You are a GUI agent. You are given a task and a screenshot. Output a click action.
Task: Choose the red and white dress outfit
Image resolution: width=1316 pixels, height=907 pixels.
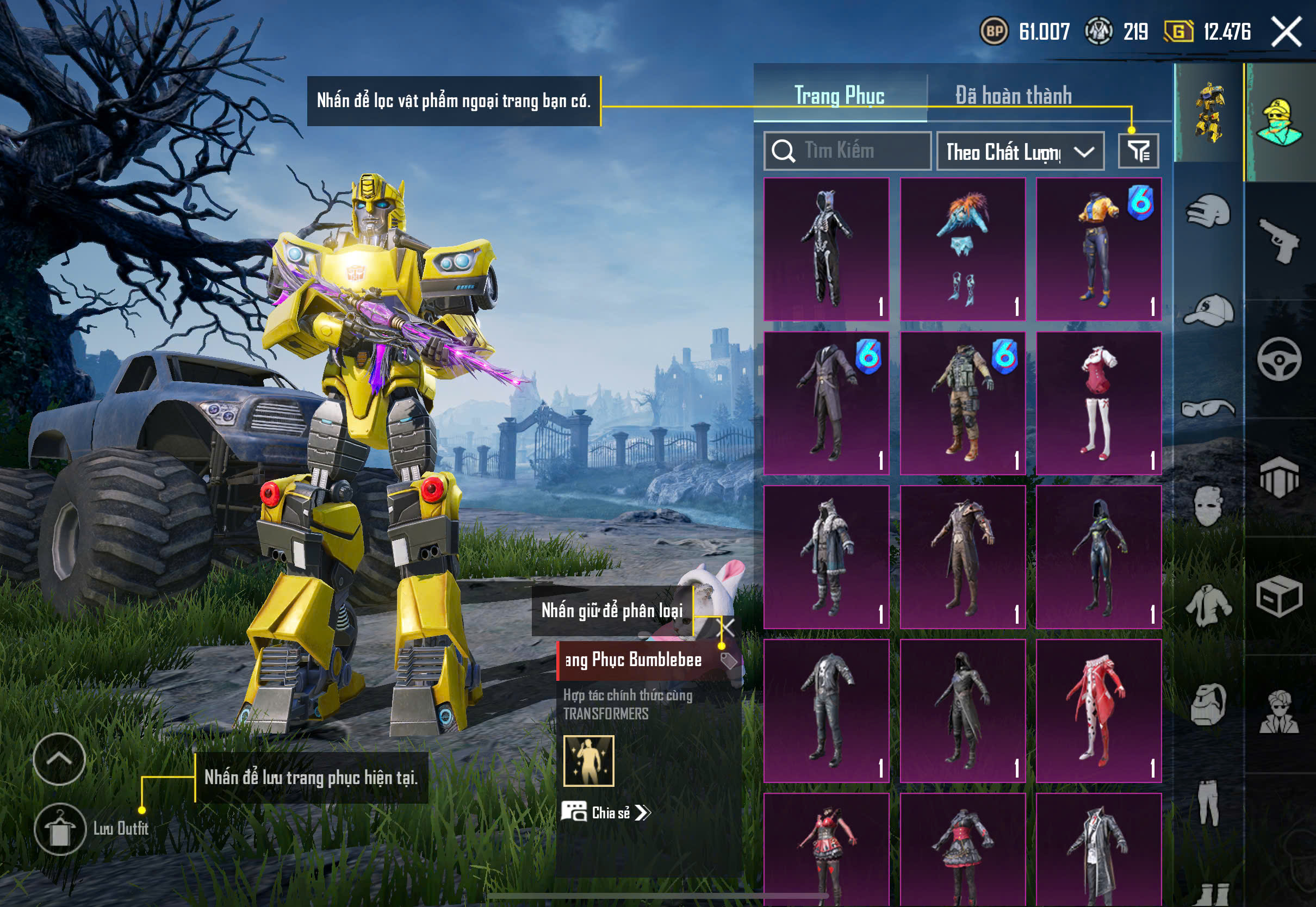click(x=1098, y=403)
